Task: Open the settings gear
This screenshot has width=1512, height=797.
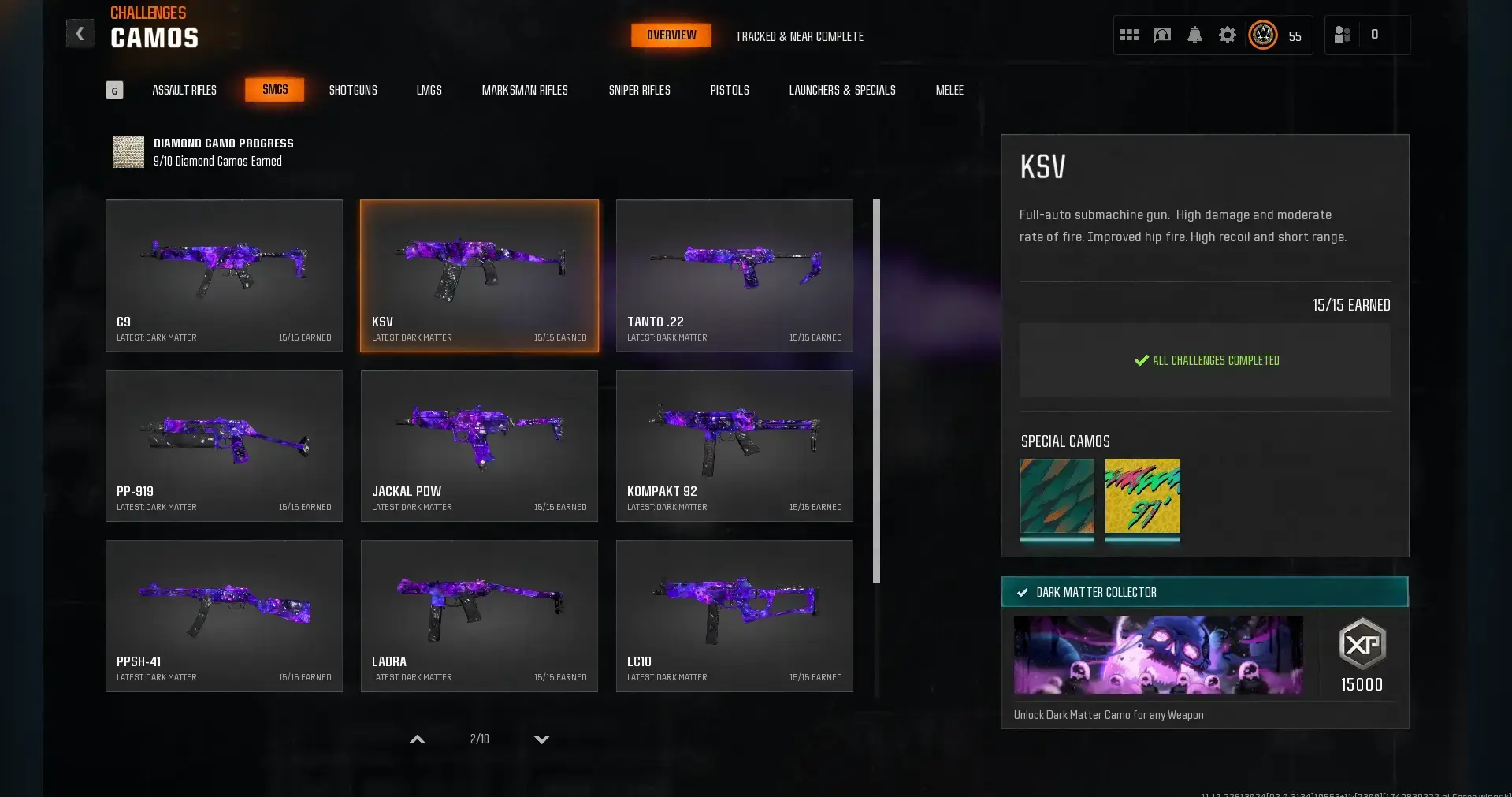Action: 1228,35
